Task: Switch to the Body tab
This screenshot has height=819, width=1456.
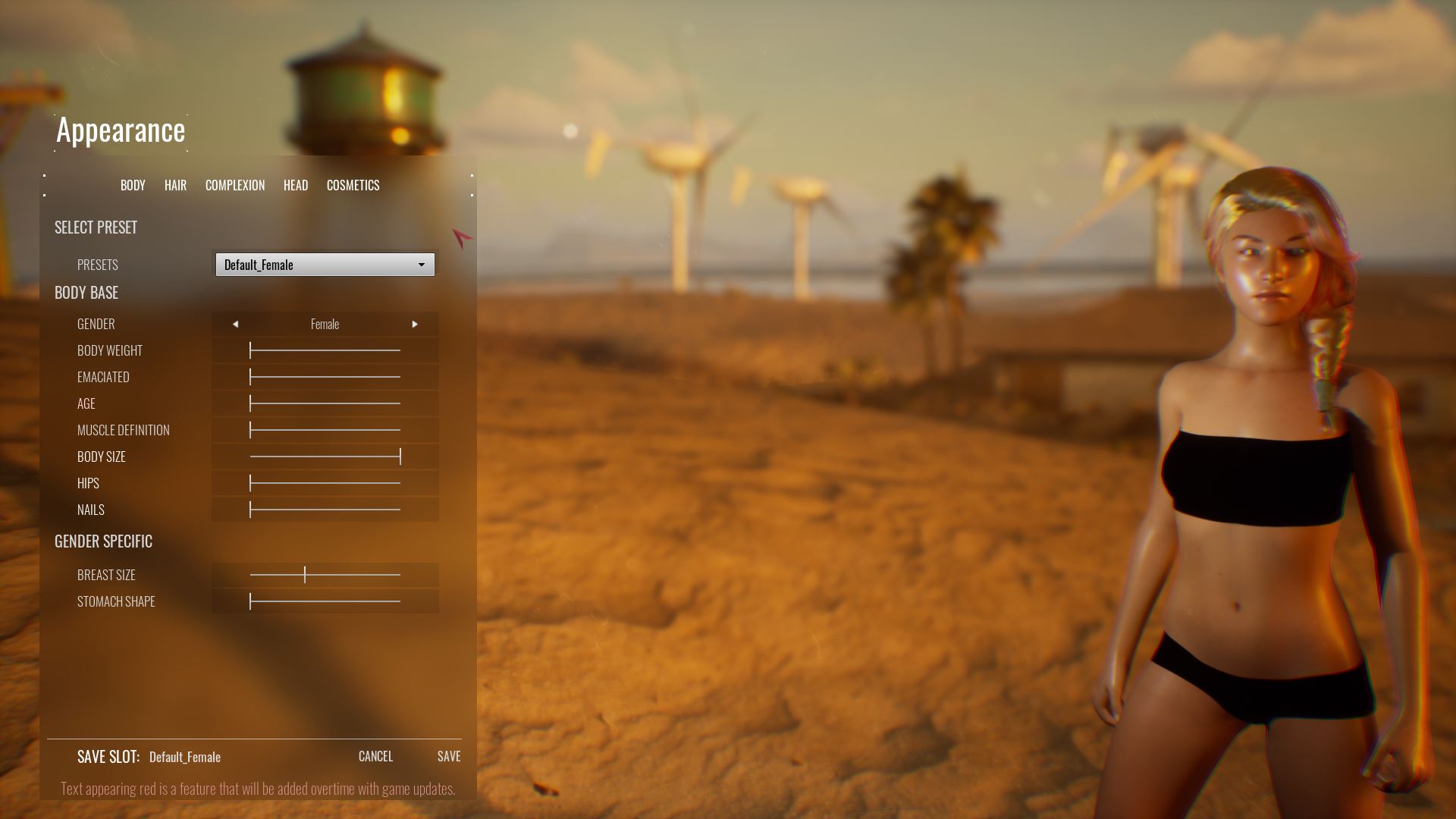Action: 133,185
